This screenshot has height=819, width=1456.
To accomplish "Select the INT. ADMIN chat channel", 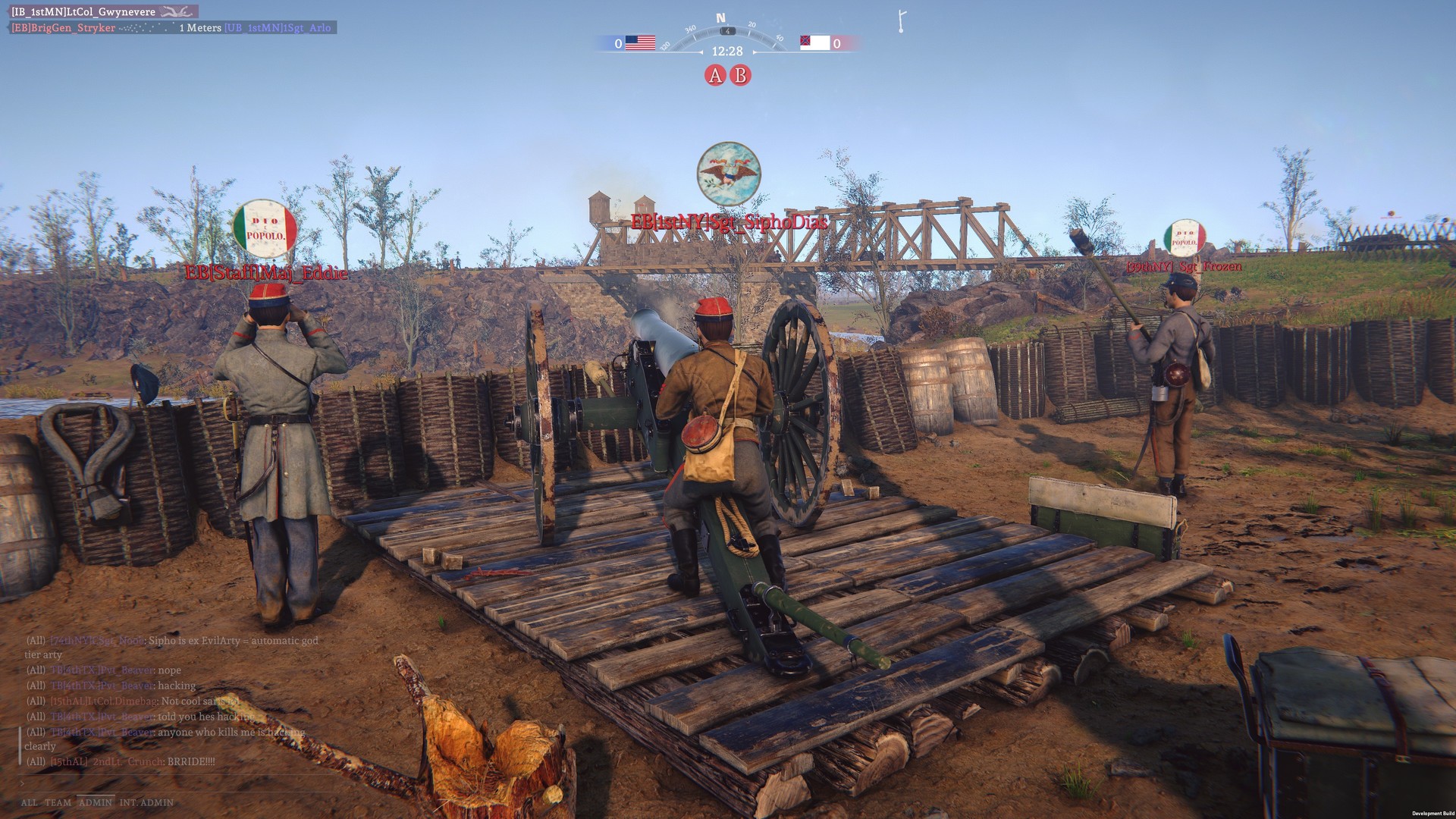I will [145, 802].
